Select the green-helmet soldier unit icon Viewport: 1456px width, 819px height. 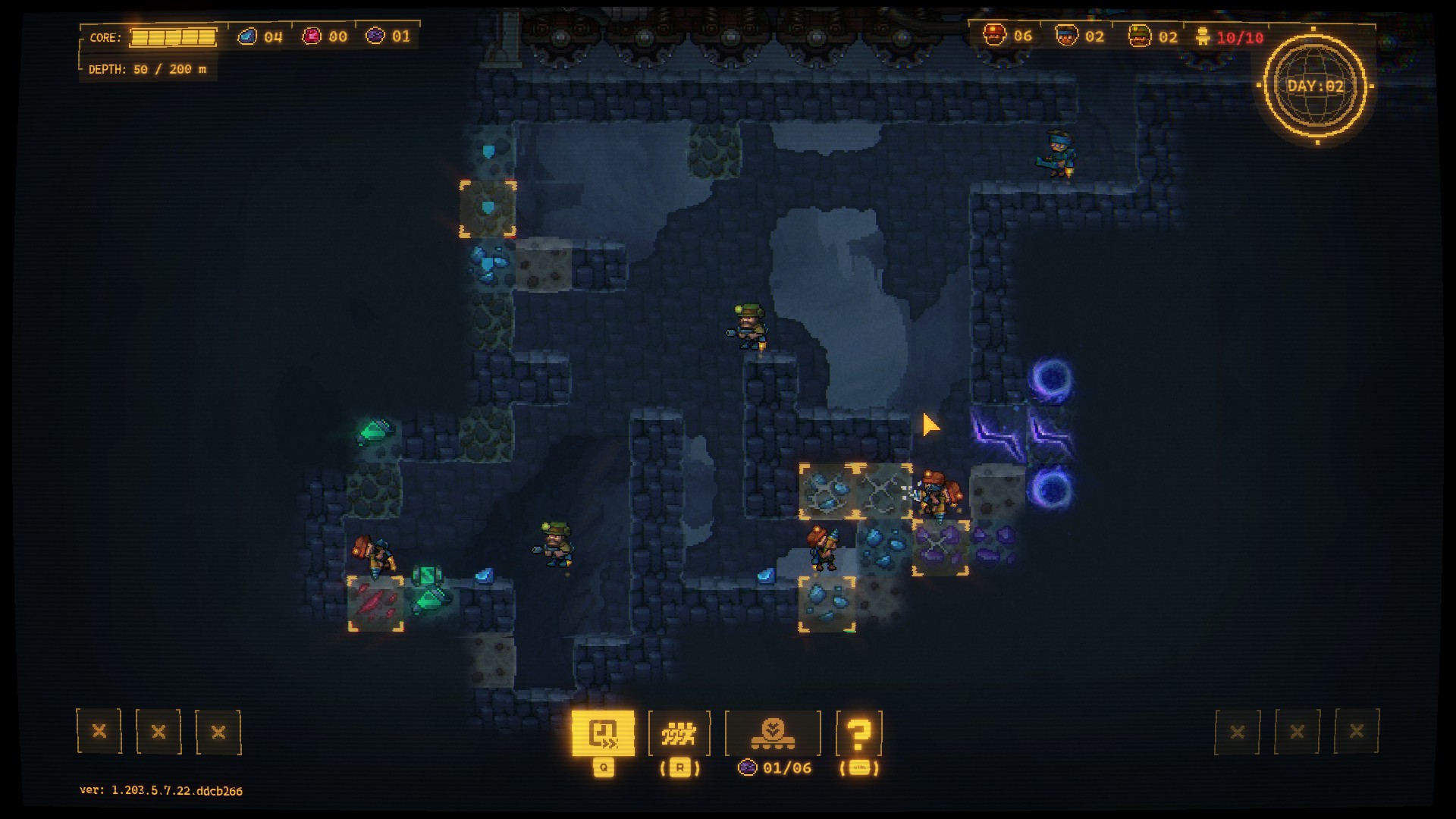point(1139,36)
